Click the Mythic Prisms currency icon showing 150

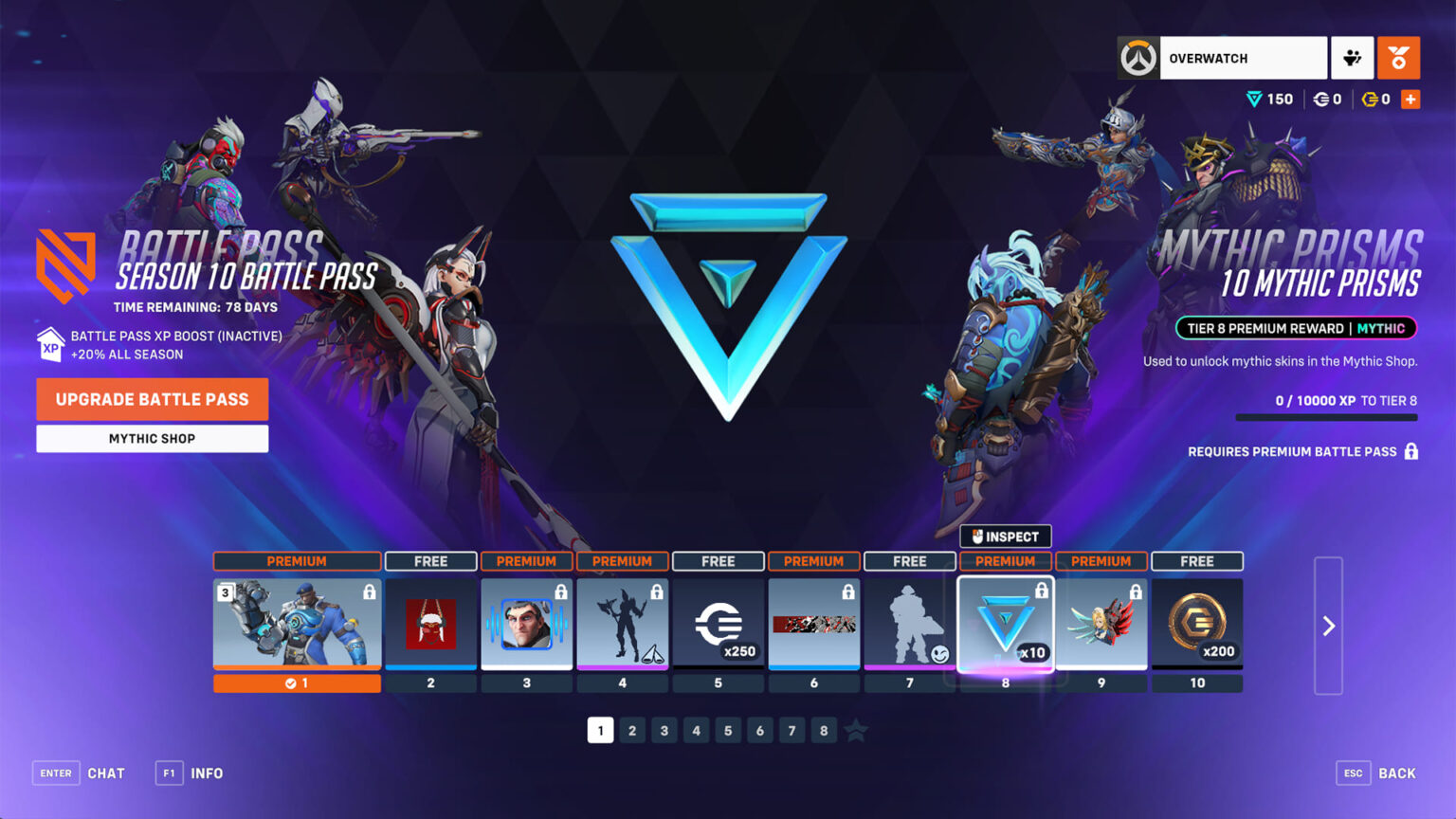[x=1253, y=98]
